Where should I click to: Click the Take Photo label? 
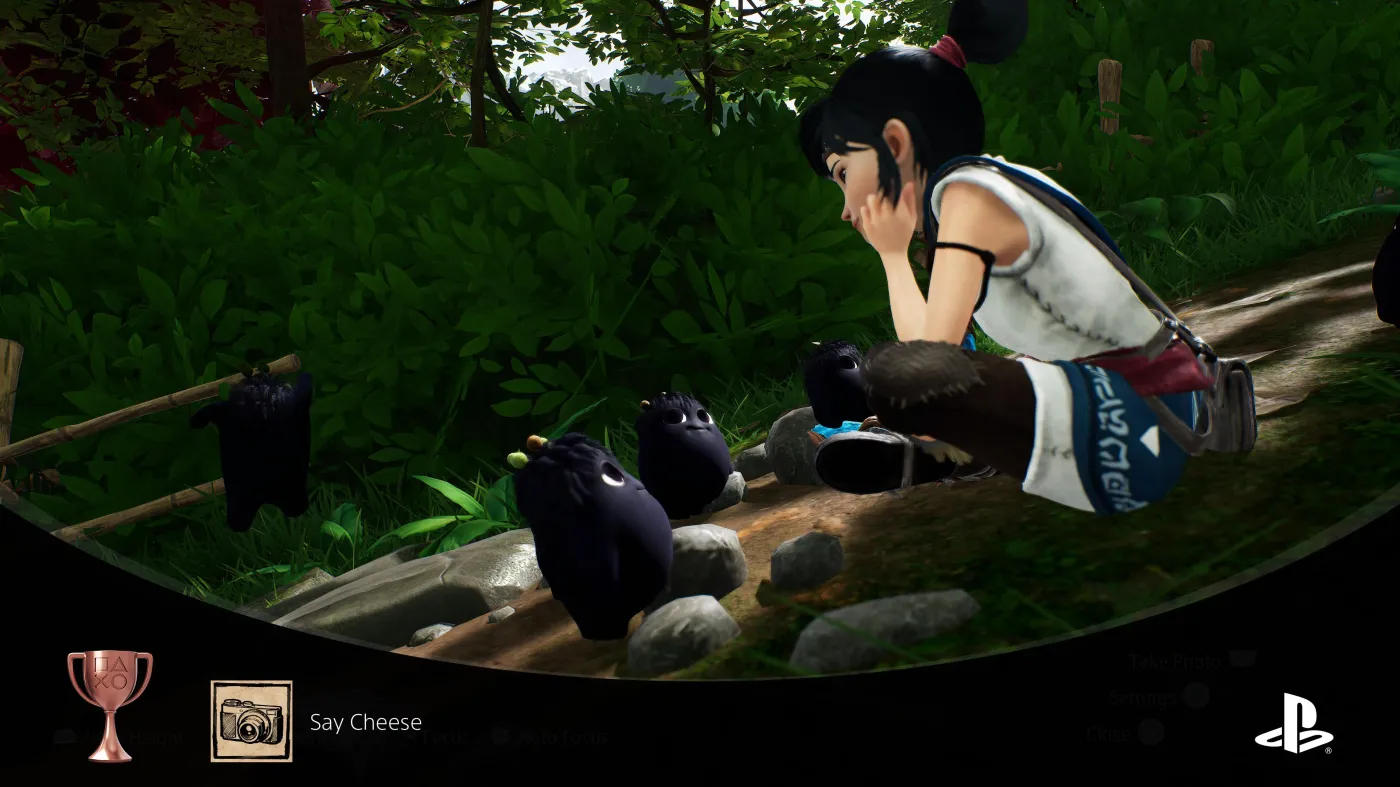(x=1175, y=660)
